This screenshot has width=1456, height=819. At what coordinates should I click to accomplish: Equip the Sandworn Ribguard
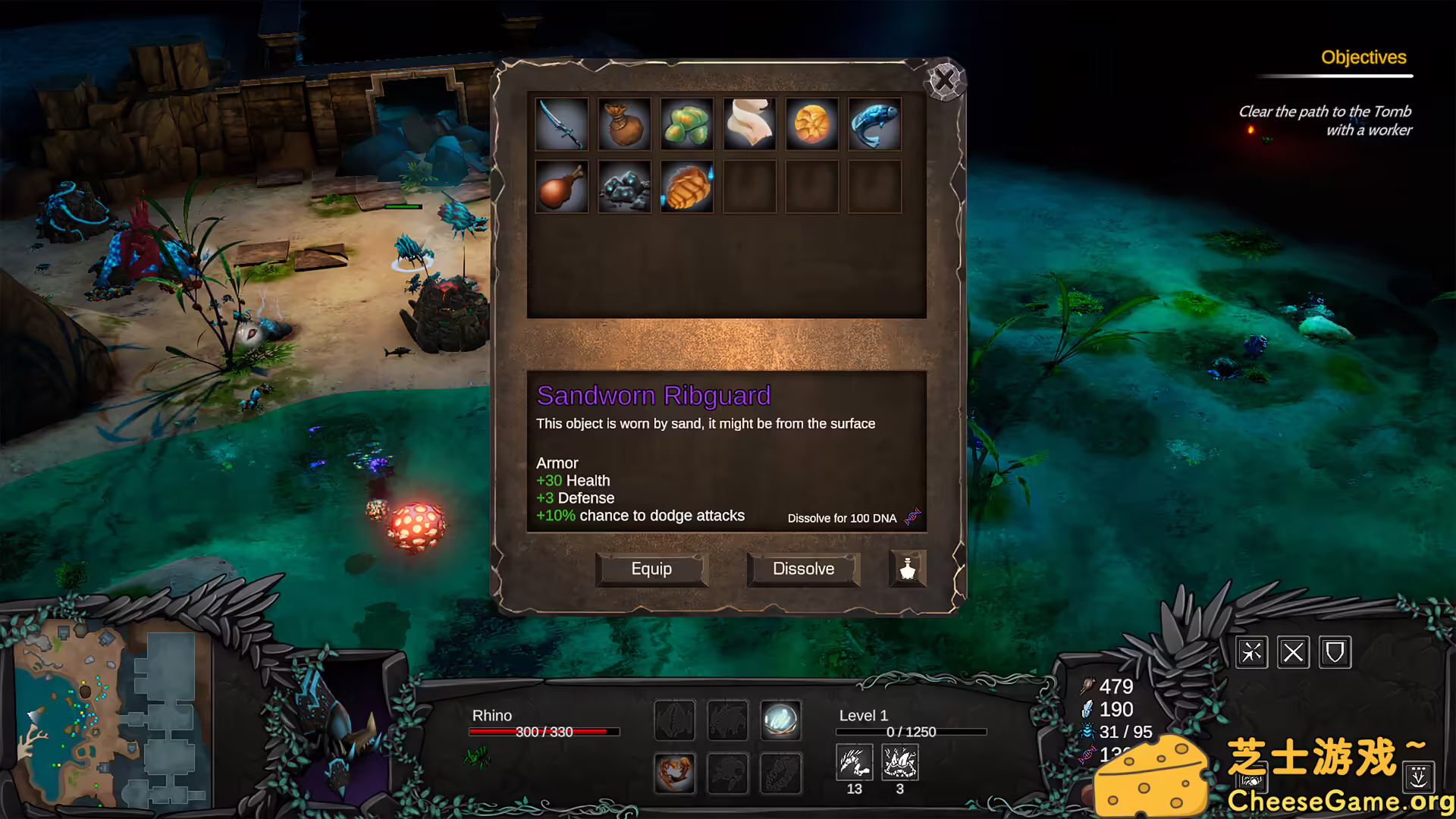(651, 569)
